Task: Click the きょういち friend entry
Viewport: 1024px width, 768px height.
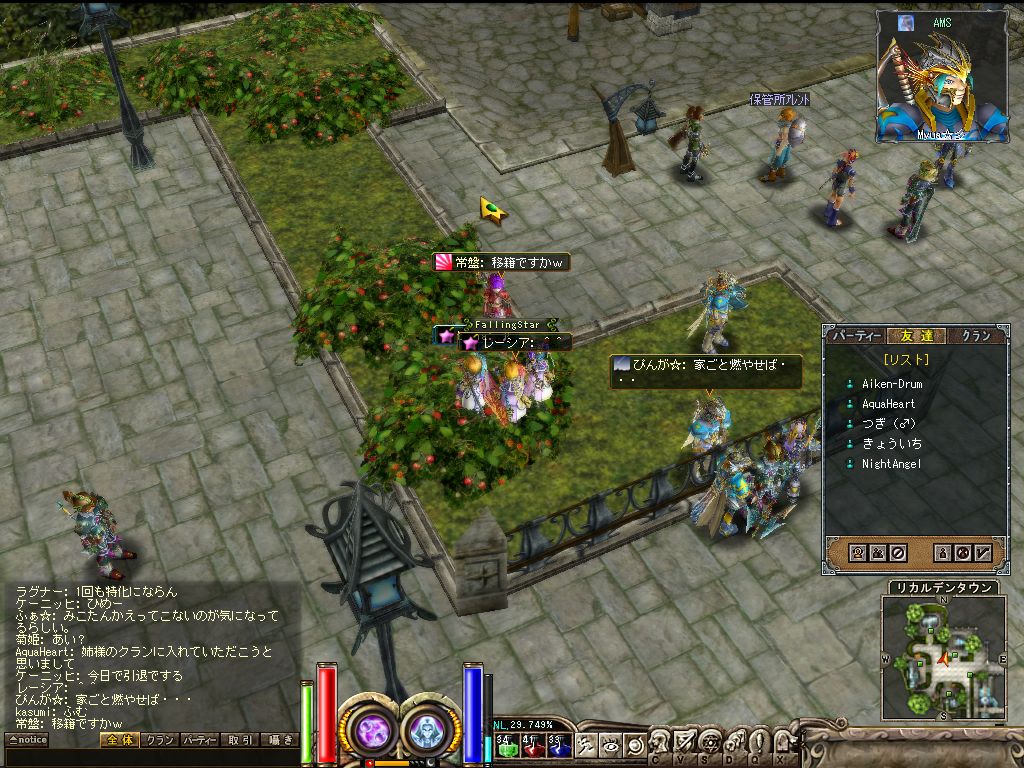Action: pyautogui.click(x=892, y=444)
